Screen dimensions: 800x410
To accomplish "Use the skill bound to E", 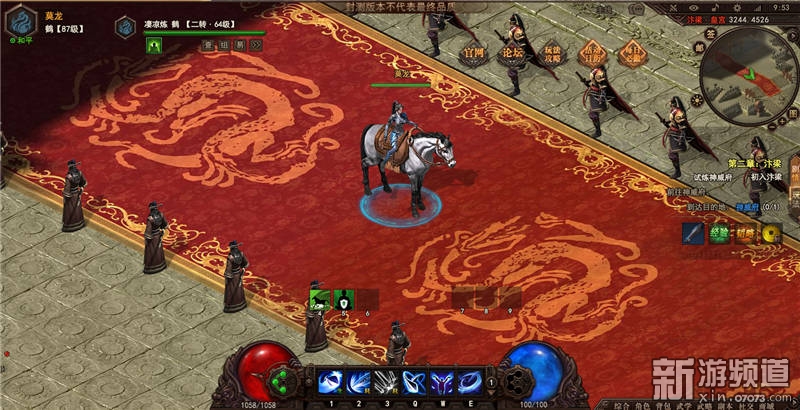I will click(467, 382).
